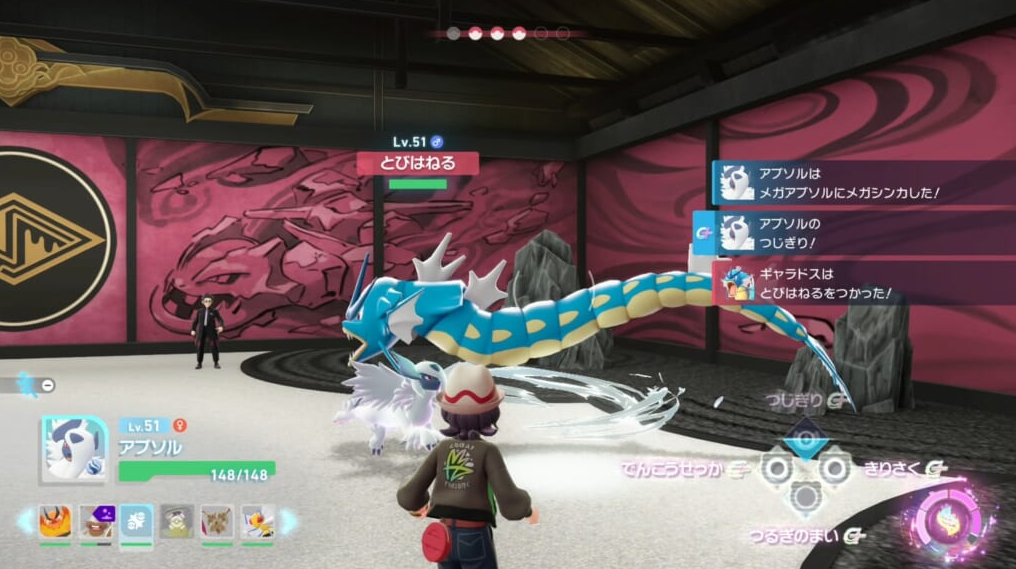Choose the greyed-out fainted party Pokémon

[177, 521]
